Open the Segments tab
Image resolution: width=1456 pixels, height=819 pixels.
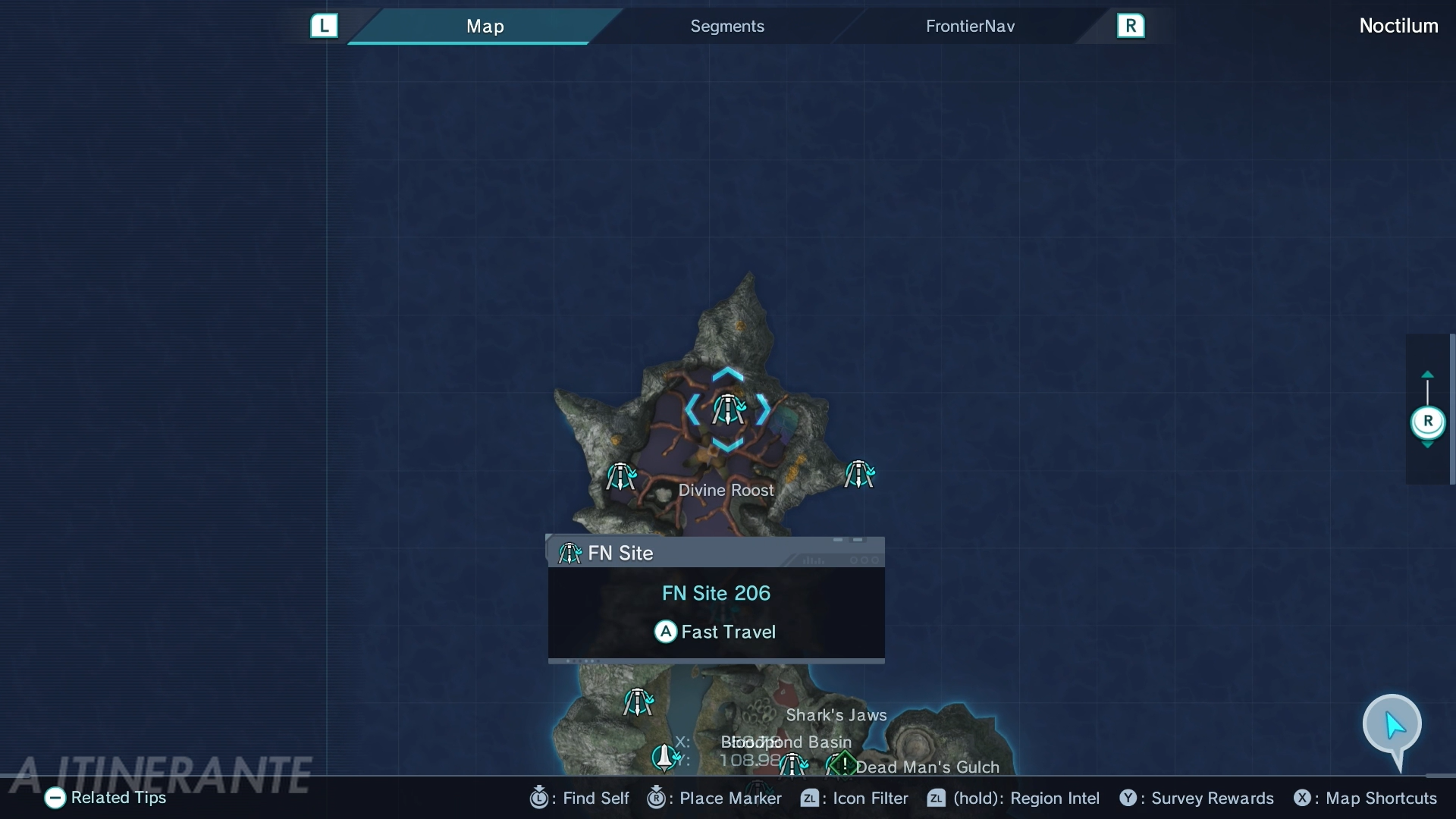click(726, 27)
